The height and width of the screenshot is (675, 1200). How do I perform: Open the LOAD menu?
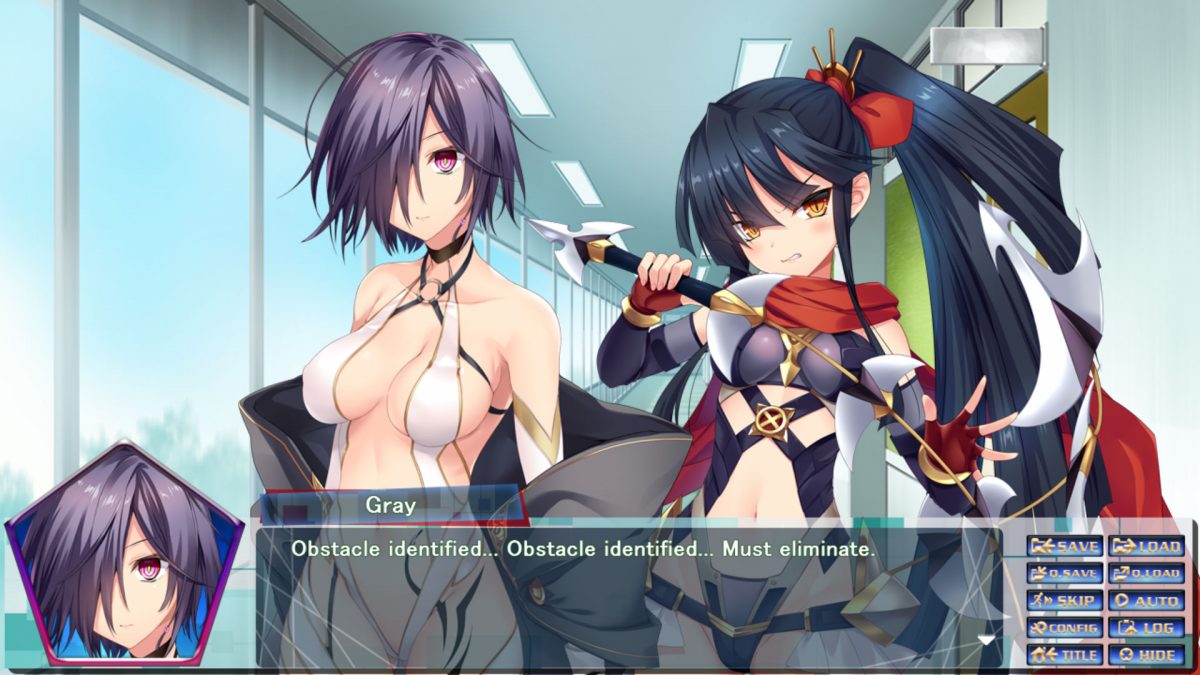coord(1147,546)
